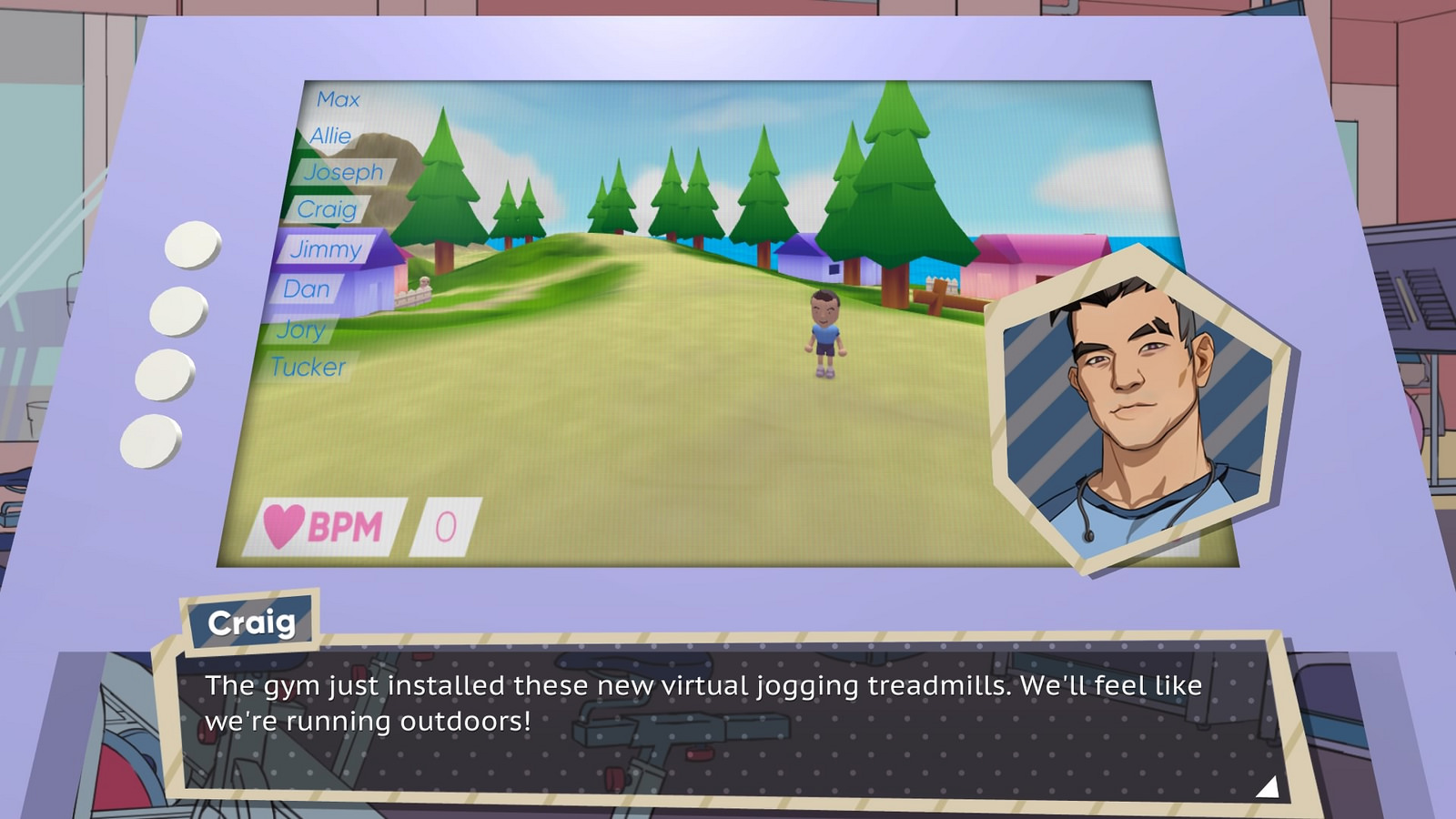The width and height of the screenshot is (1456, 819).
Task: Select Craig from the runner list
Action: click(x=329, y=211)
